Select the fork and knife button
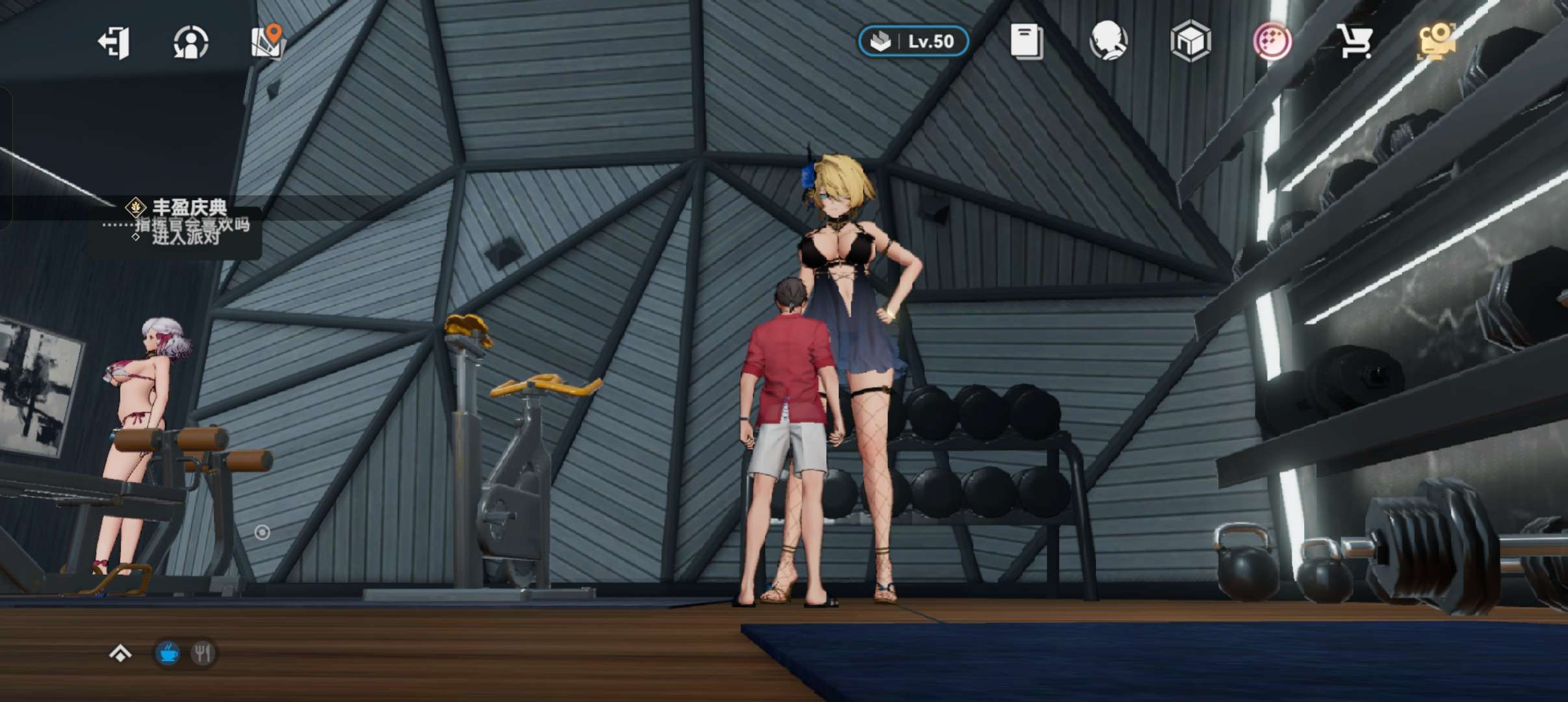Image resolution: width=1568 pixels, height=702 pixels. (x=203, y=653)
